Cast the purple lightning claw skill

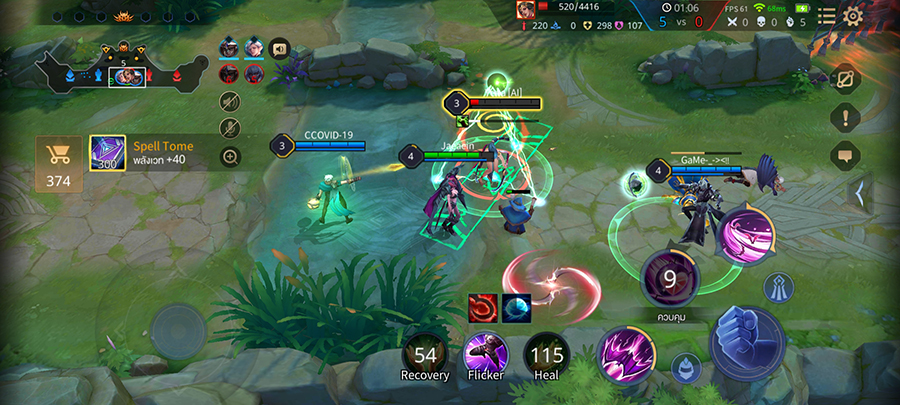click(627, 353)
